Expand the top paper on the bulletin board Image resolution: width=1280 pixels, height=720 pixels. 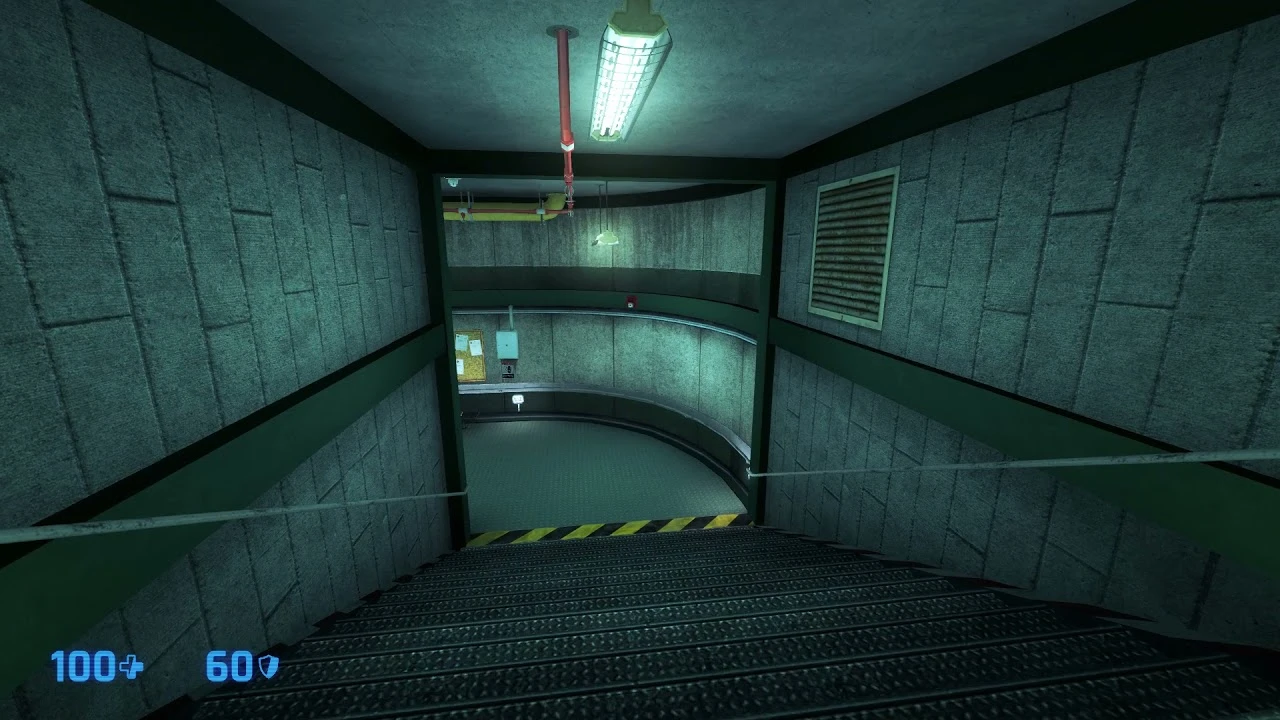coord(461,340)
